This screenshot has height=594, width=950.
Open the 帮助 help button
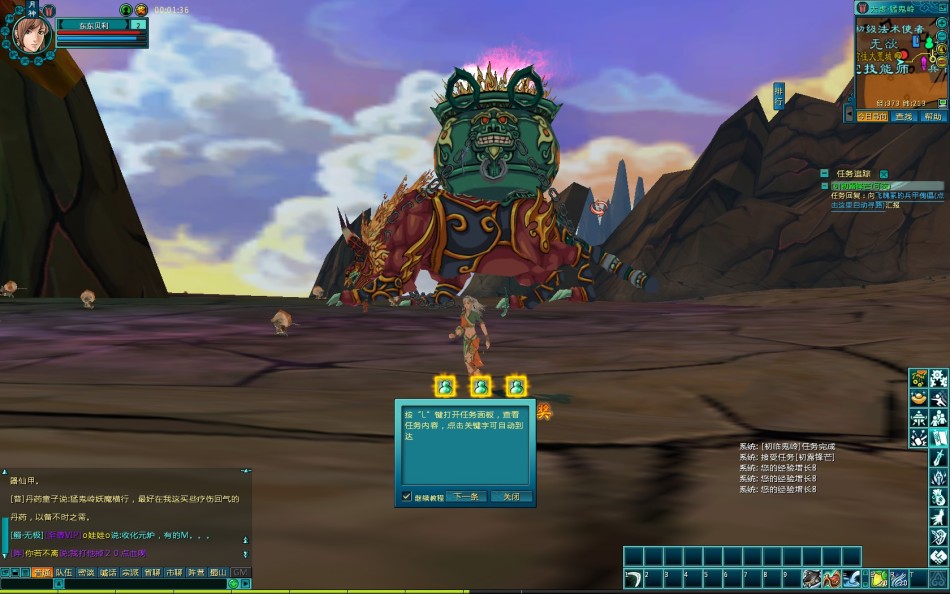click(x=932, y=116)
